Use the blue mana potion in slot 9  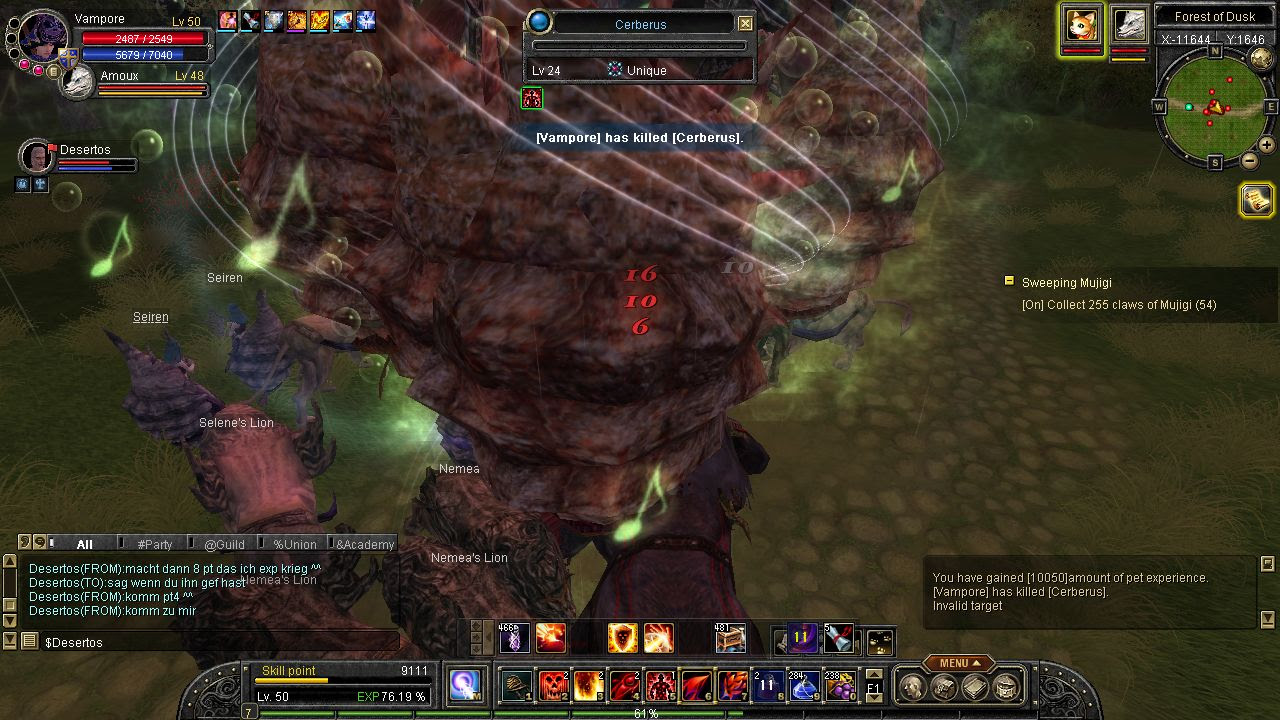(805, 686)
